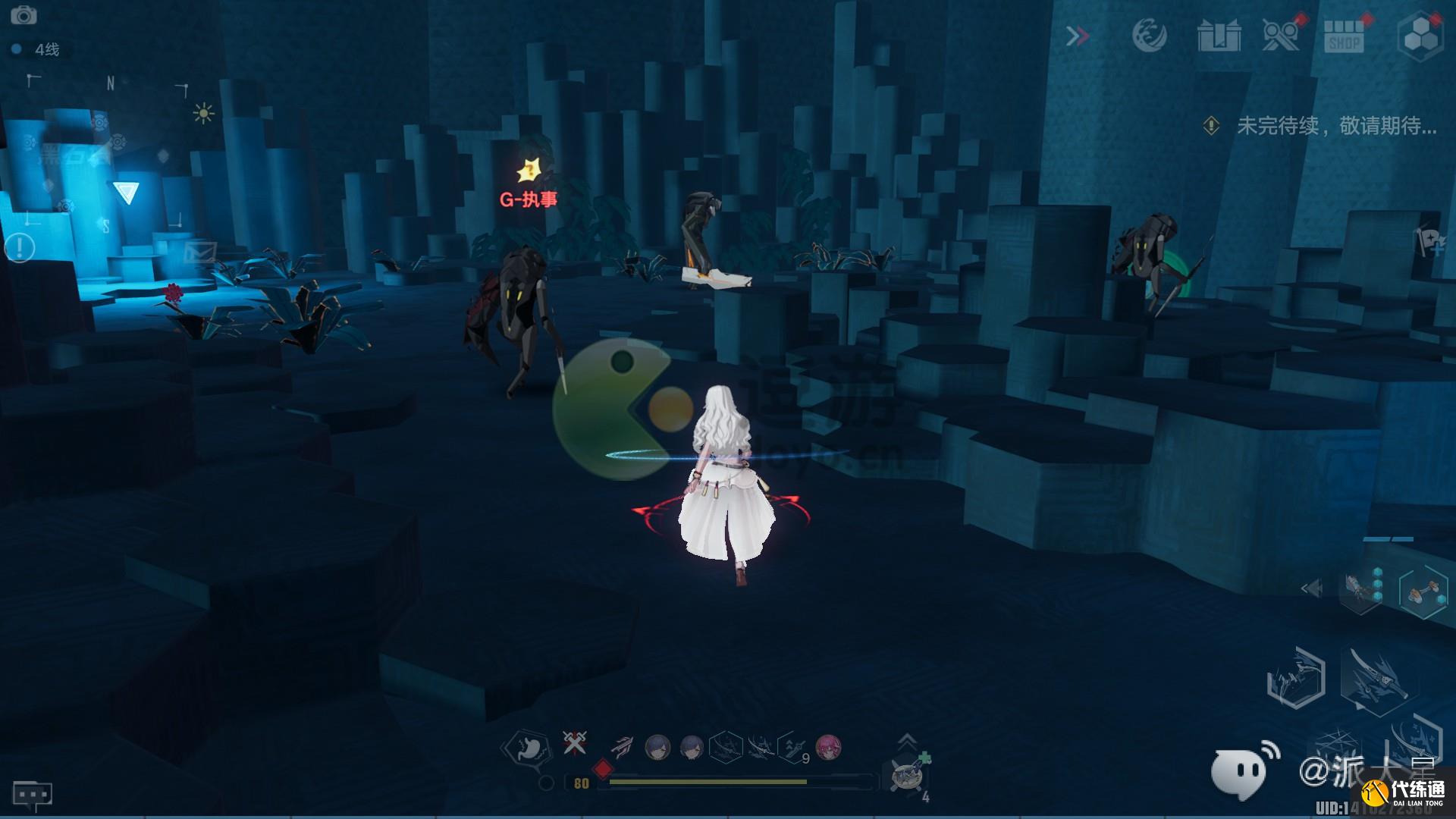Open the hexagon cluster main menu
This screenshot has width=1456, height=819.
click(x=1420, y=36)
